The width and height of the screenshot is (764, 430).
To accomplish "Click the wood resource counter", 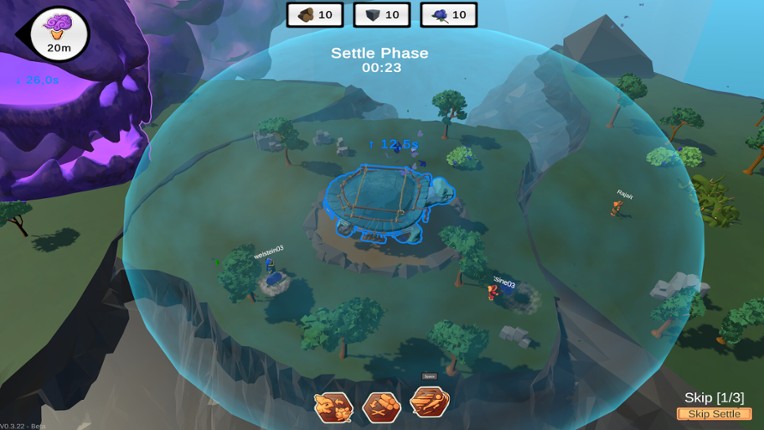I will point(316,15).
